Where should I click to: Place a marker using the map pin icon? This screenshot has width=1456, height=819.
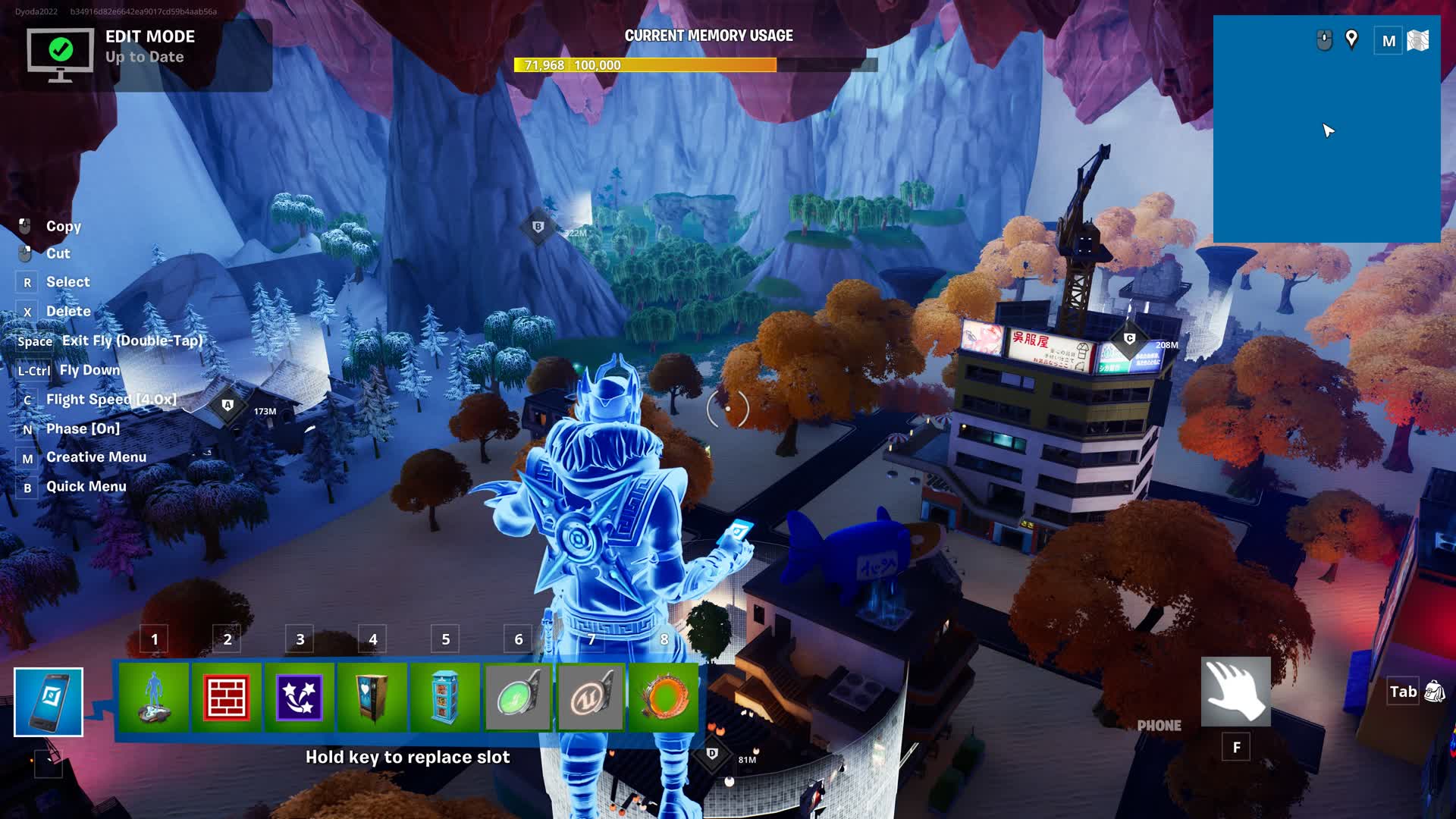coord(1351,39)
